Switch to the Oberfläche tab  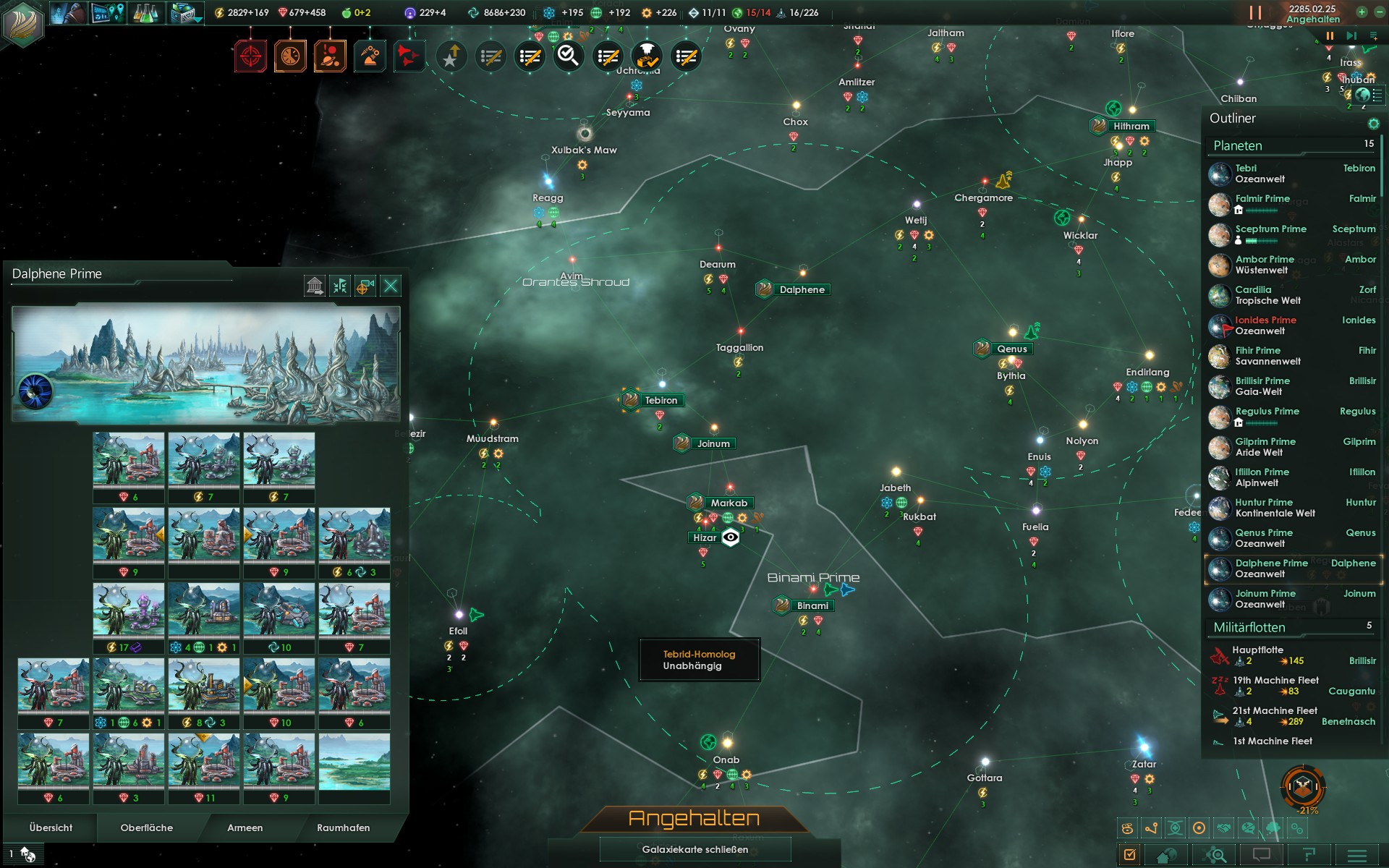tap(147, 827)
